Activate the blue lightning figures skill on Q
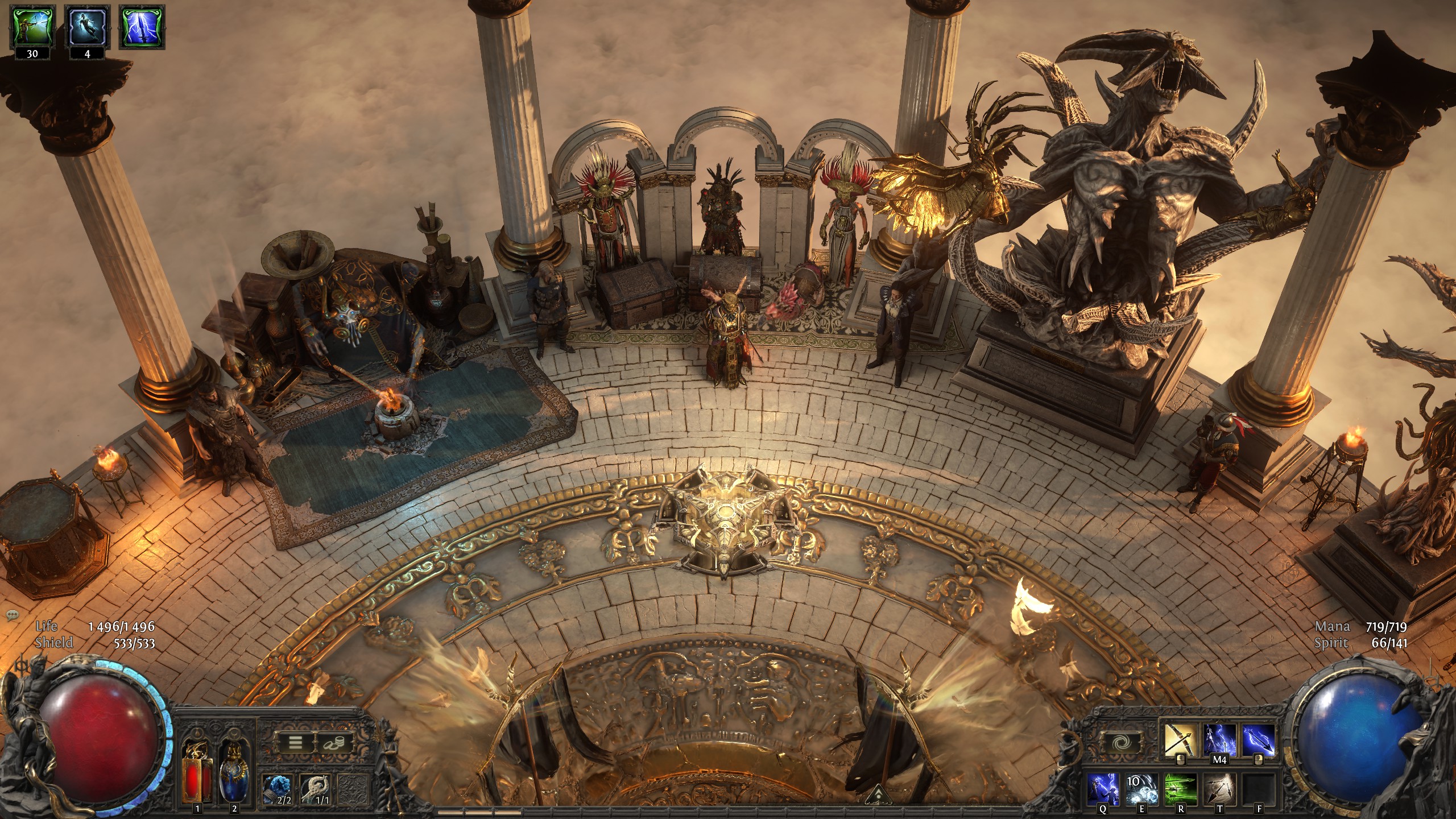The image size is (1456, 819). pyautogui.click(x=1104, y=789)
